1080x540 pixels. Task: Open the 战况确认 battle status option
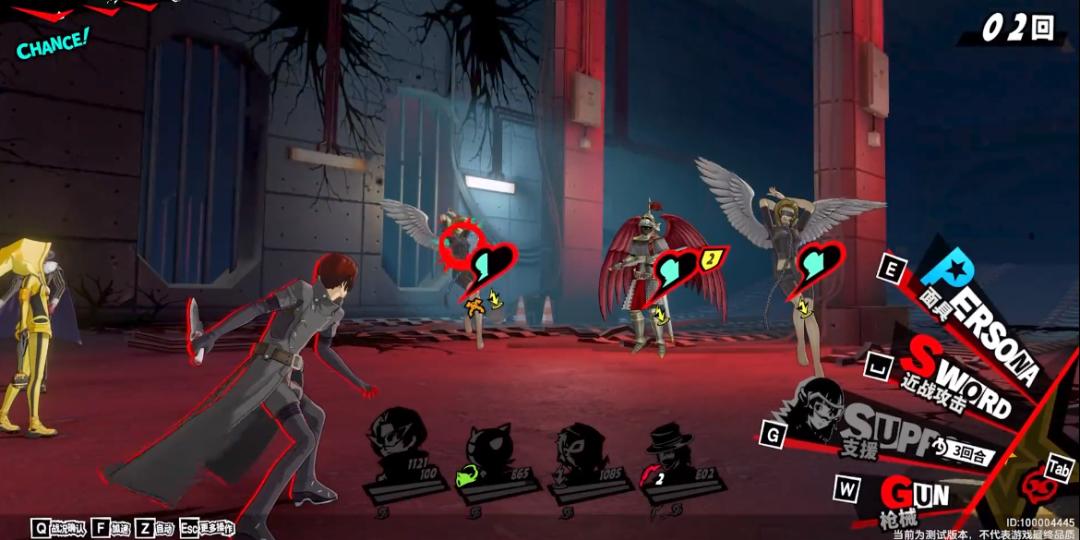(x=61, y=526)
